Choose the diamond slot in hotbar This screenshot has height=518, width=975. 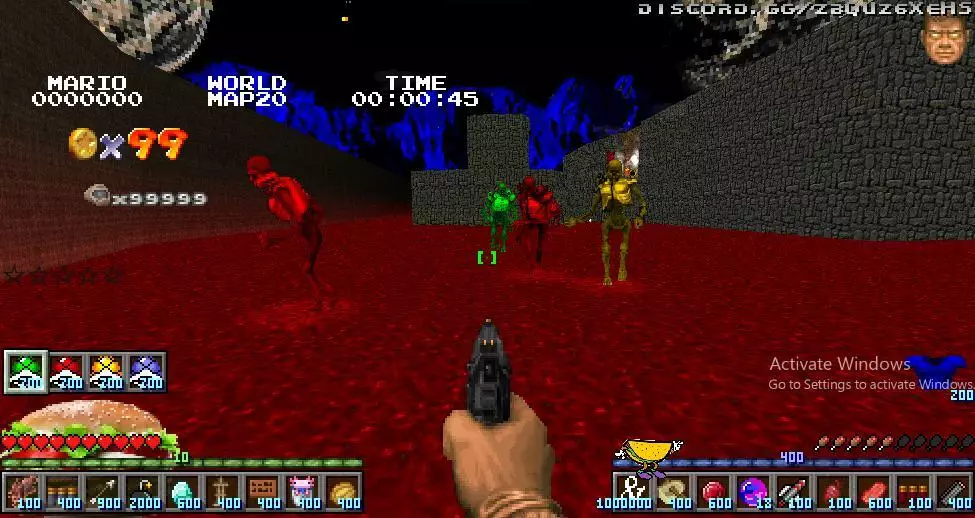(x=183, y=492)
